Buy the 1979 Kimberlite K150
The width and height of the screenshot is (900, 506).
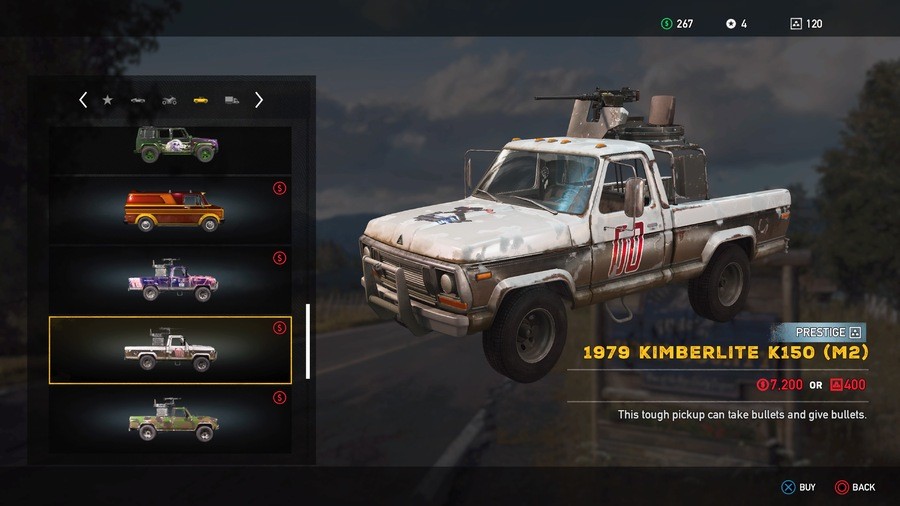798,487
